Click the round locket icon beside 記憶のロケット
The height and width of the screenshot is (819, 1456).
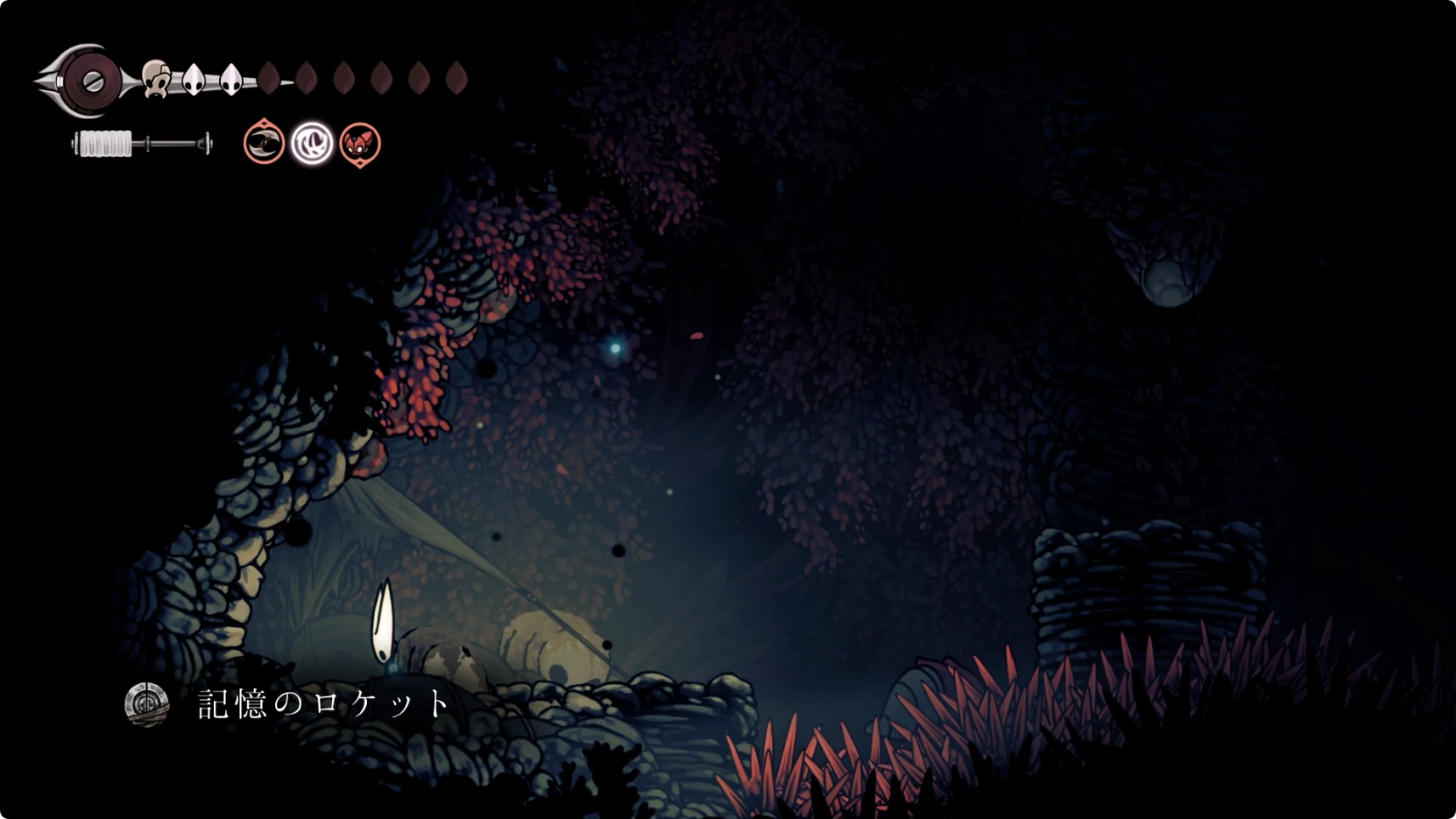coord(147,704)
